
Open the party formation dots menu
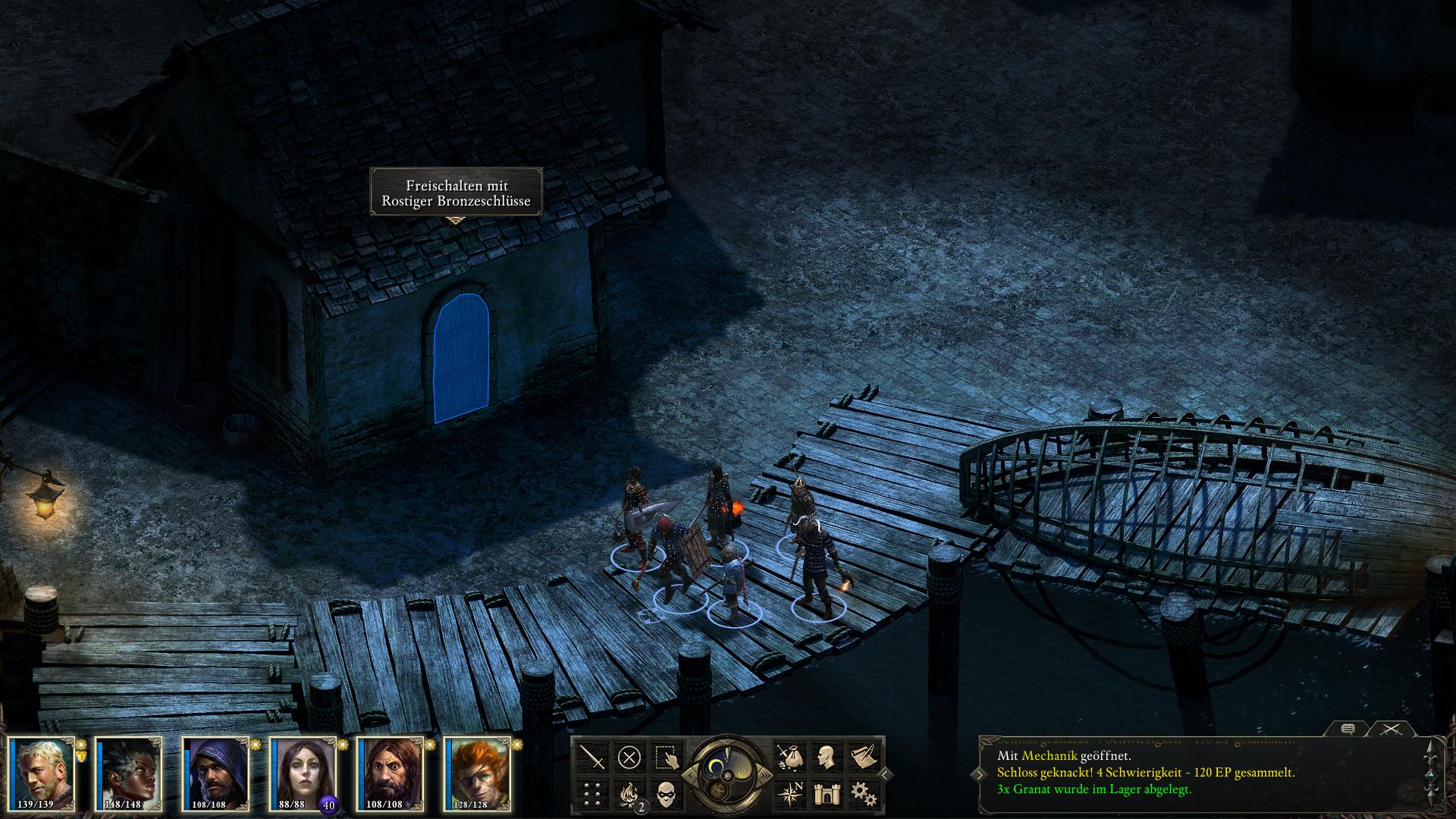(x=592, y=794)
